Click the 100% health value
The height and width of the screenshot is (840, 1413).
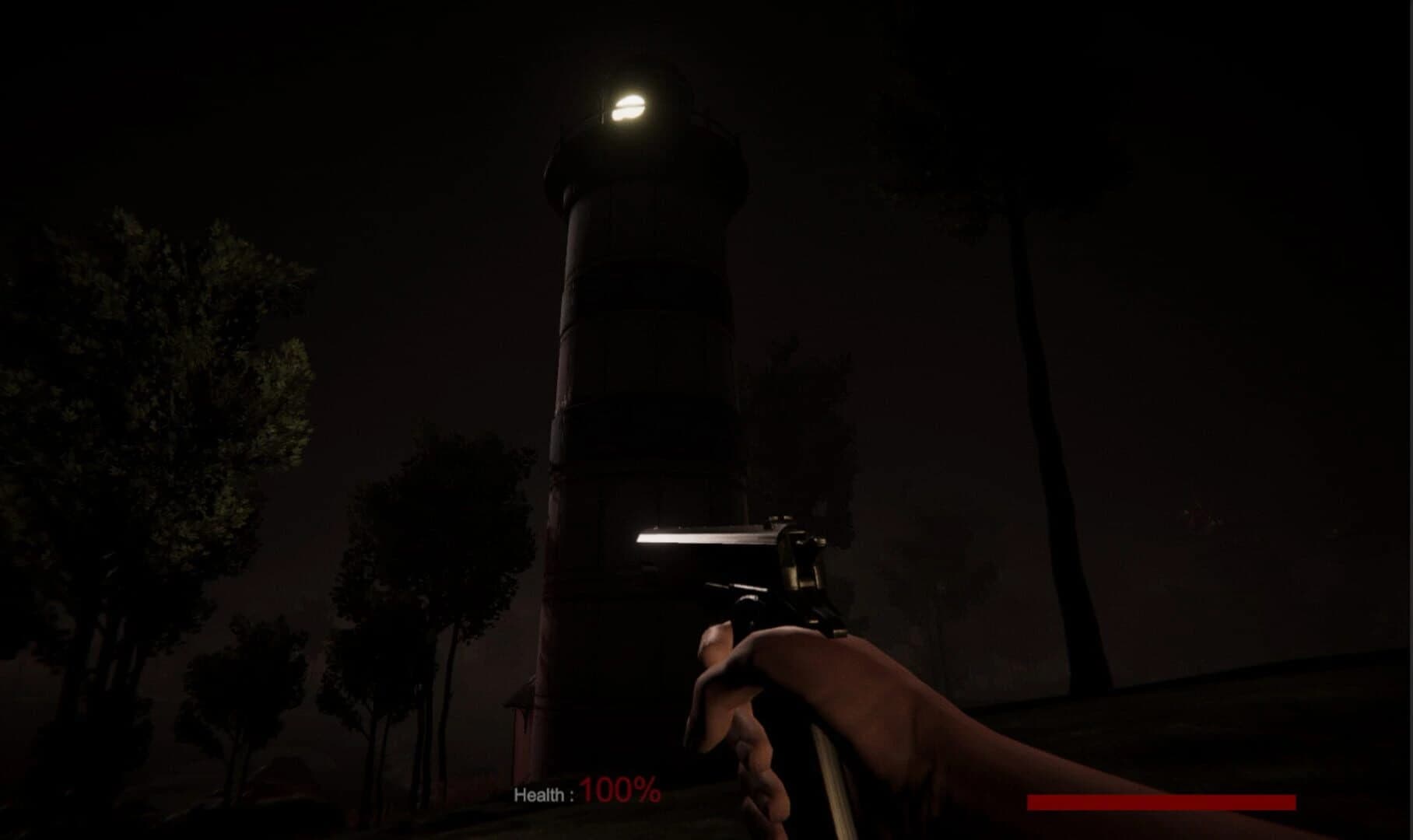pos(619,793)
